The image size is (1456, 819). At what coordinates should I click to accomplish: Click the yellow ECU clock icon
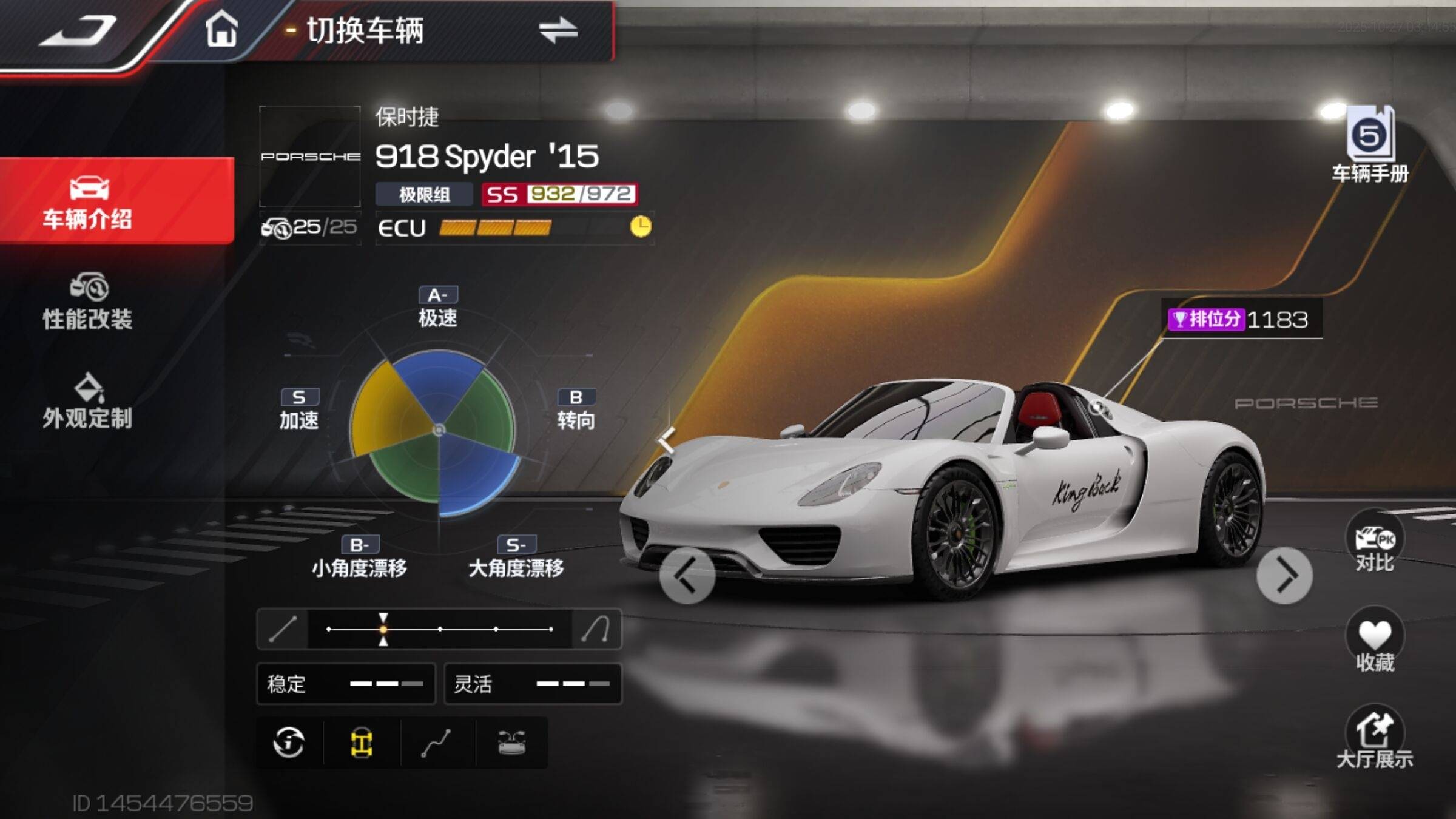[x=641, y=227]
